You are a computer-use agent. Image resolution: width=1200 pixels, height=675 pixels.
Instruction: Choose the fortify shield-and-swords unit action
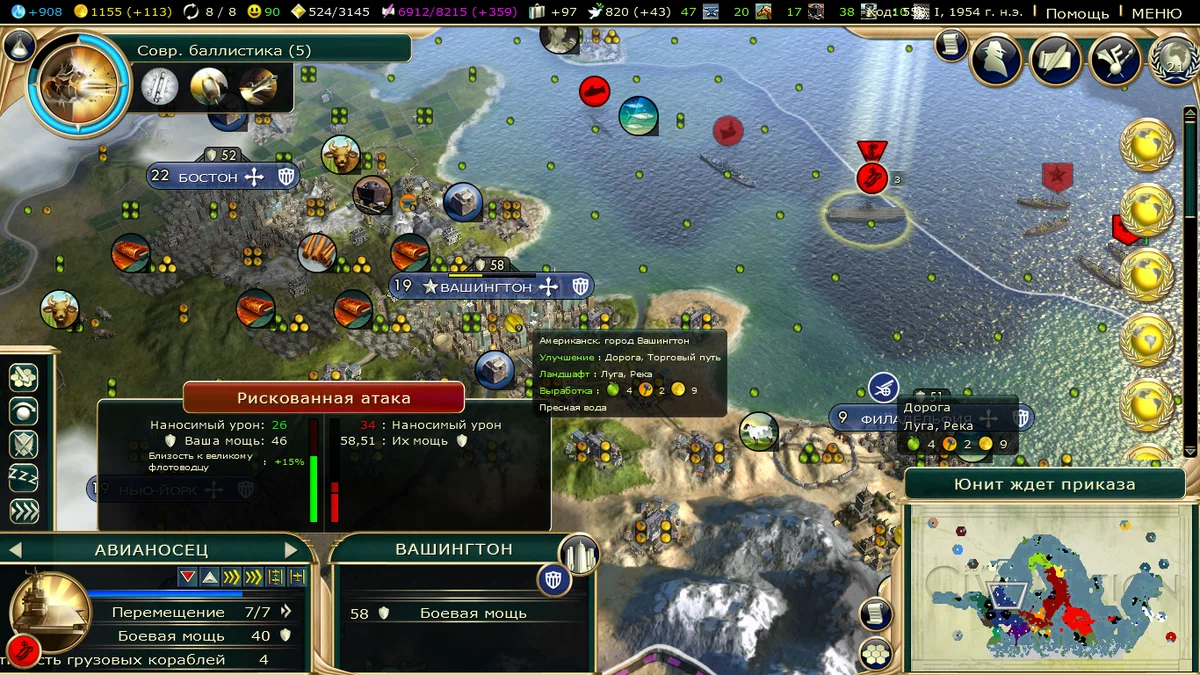[x=23, y=444]
